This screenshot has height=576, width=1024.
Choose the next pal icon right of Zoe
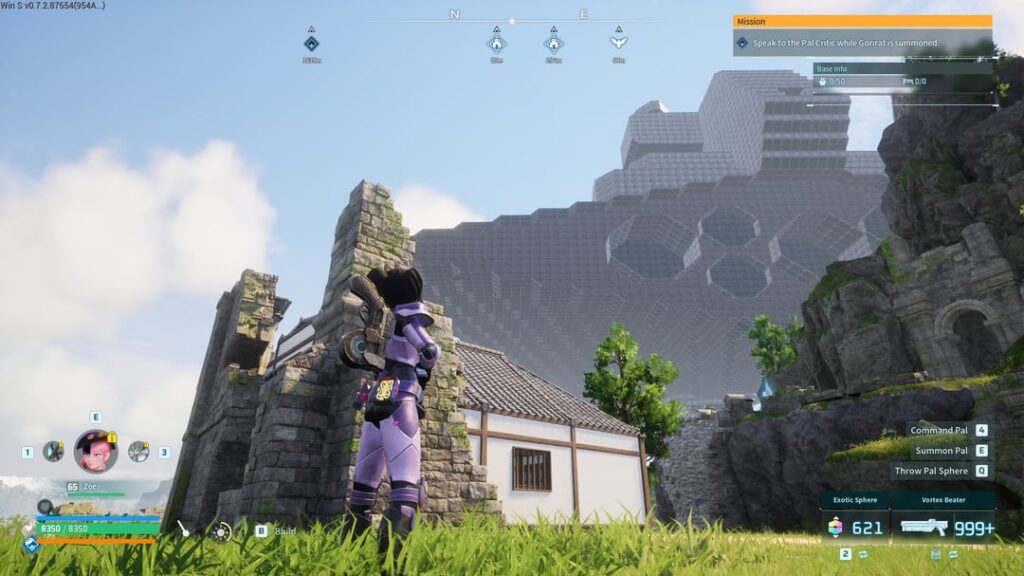point(138,452)
